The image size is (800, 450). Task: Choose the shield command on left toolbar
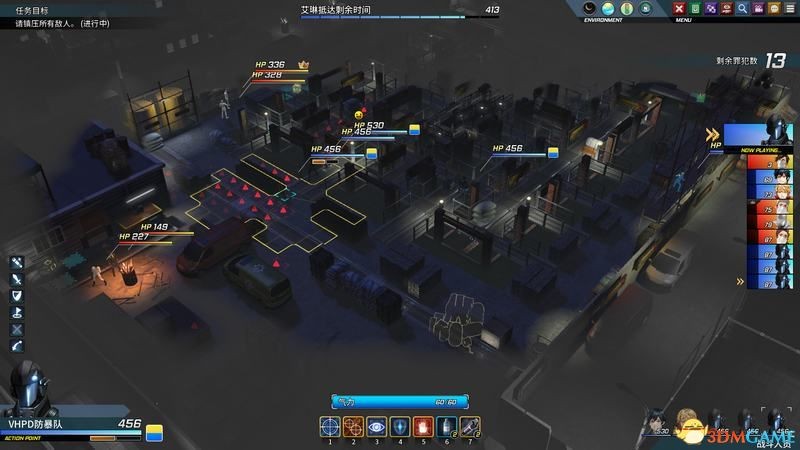[17, 296]
